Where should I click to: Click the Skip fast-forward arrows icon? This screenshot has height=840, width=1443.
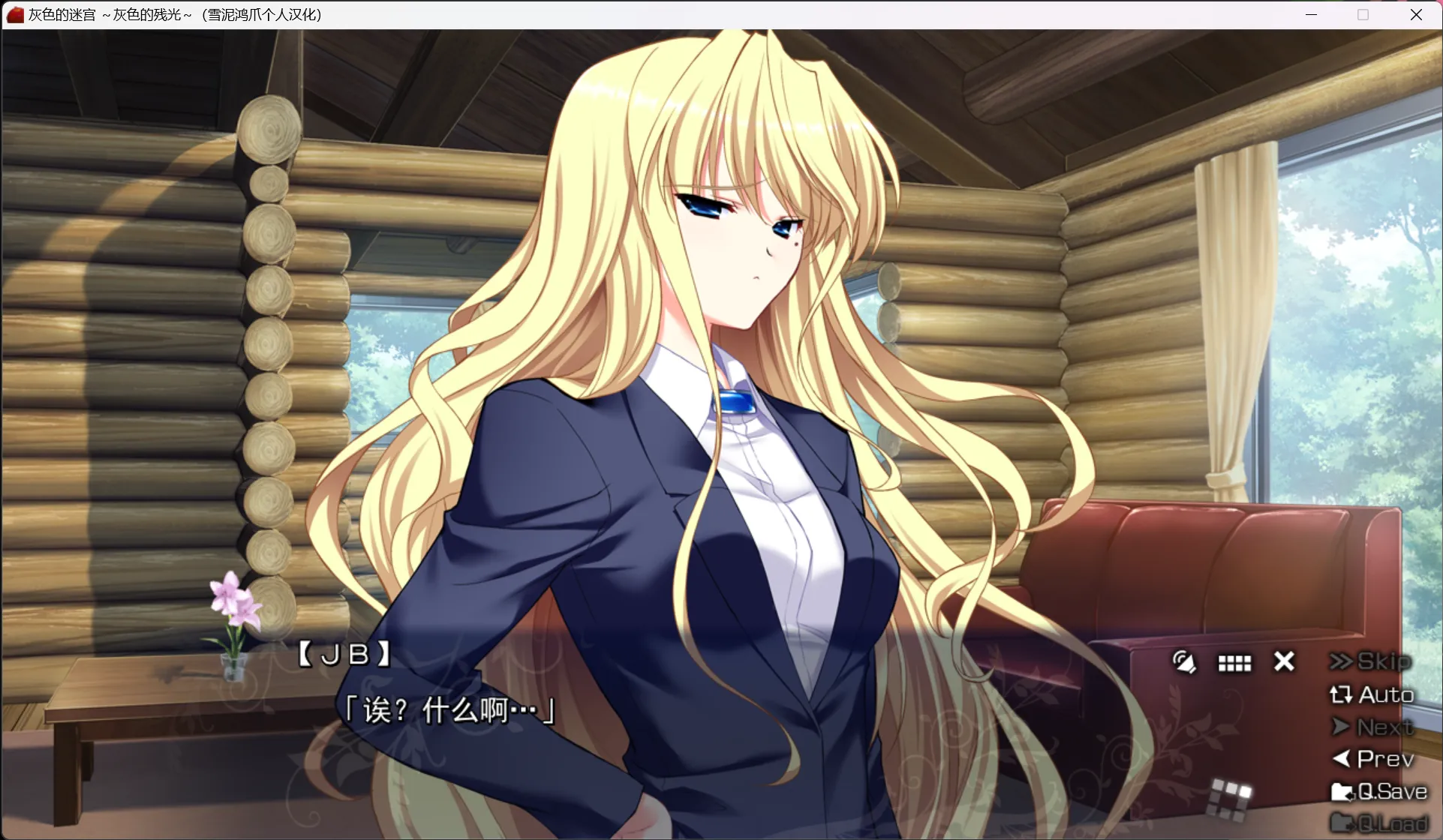[1342, 661]
